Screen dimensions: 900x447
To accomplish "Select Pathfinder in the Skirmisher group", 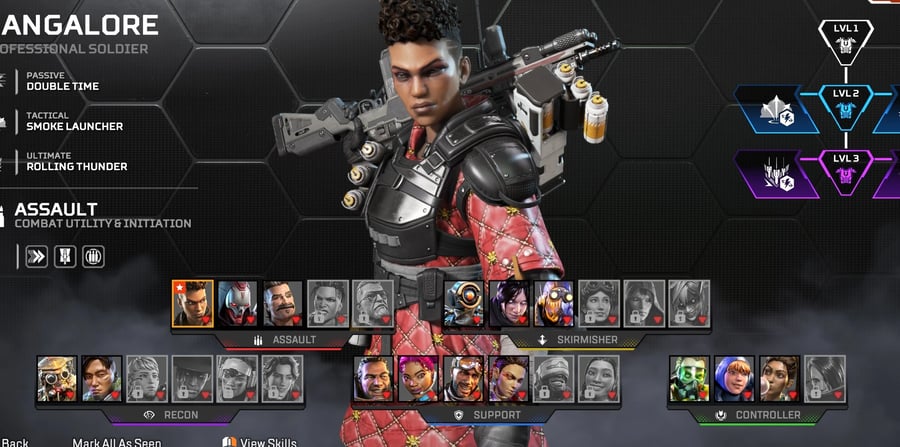I will [x=464, y=302].
